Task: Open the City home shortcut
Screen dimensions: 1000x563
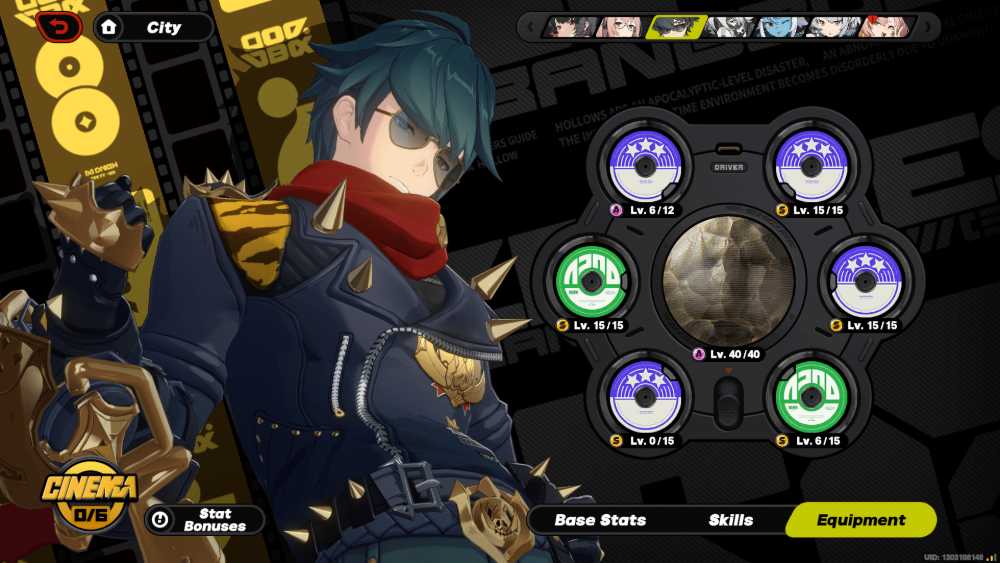Action: [153, 28]
